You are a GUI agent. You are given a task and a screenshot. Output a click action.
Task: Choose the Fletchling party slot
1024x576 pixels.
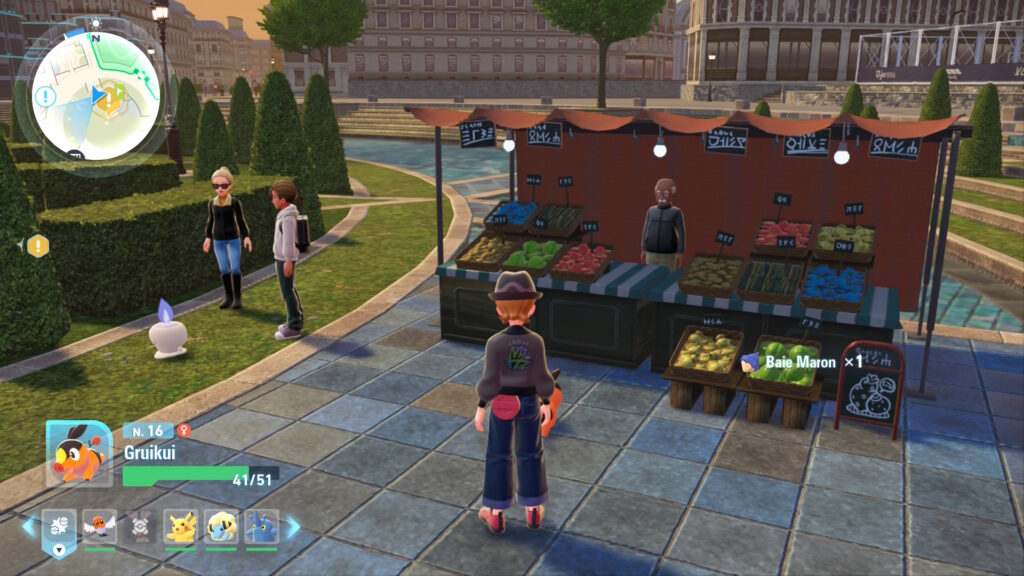[100, 527]
